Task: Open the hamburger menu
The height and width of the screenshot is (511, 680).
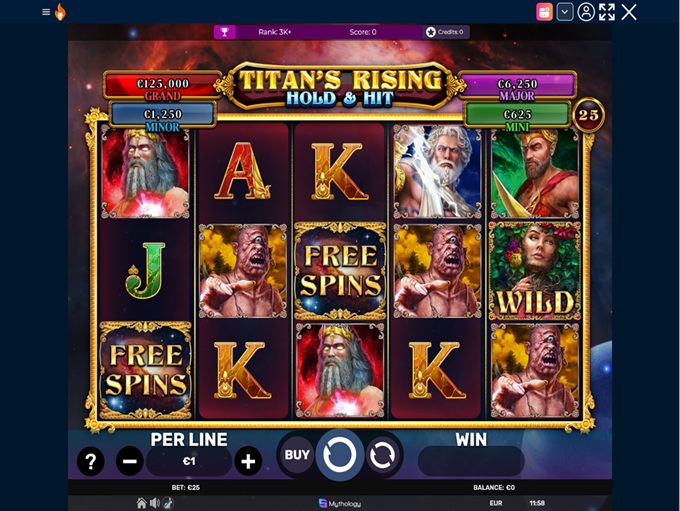Action: coord(46,12)
